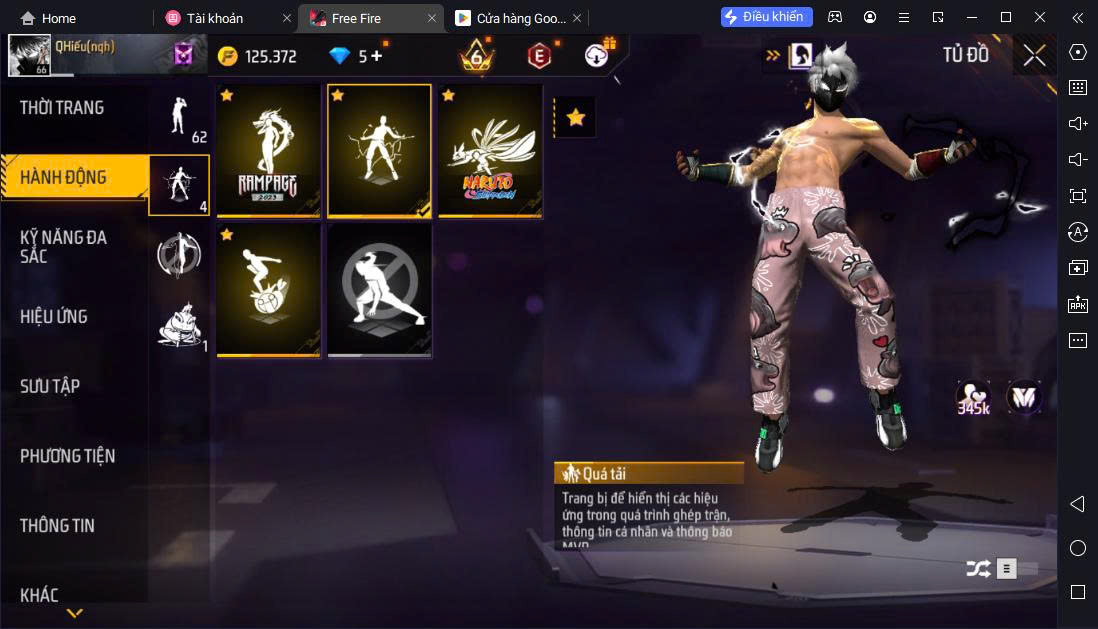This screenshot has width=1098, height=629.
Task: Select the crossed-out no-emote card
Action: 380,290
